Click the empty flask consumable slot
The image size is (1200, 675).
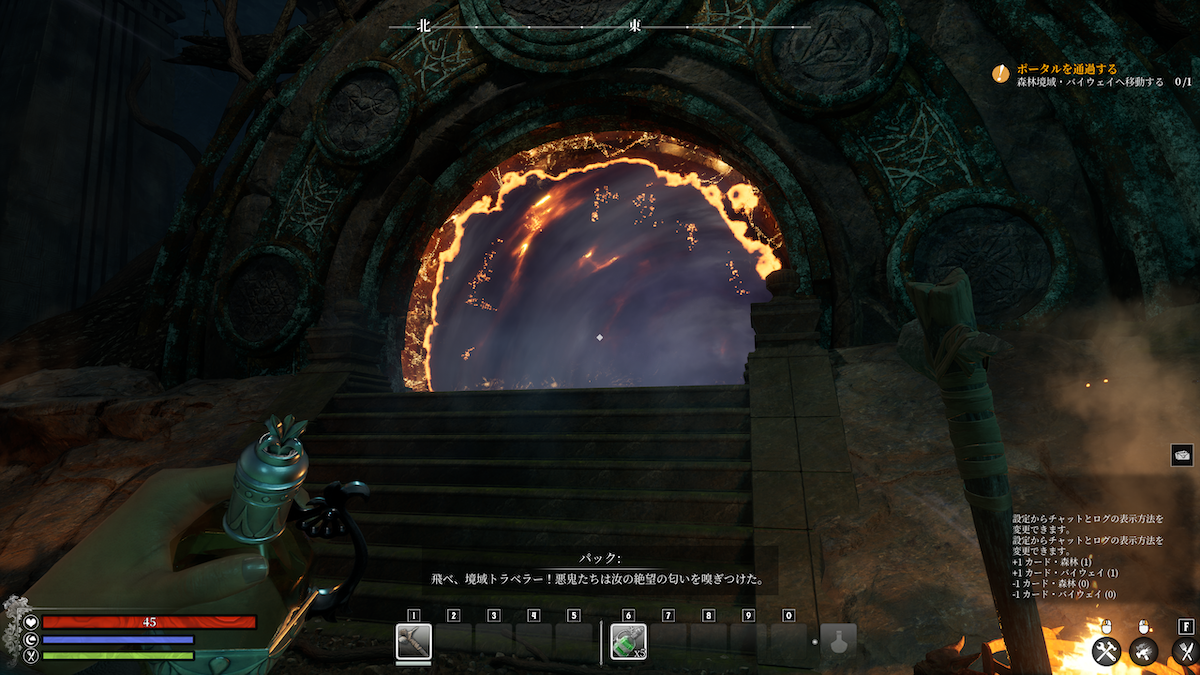838,641
